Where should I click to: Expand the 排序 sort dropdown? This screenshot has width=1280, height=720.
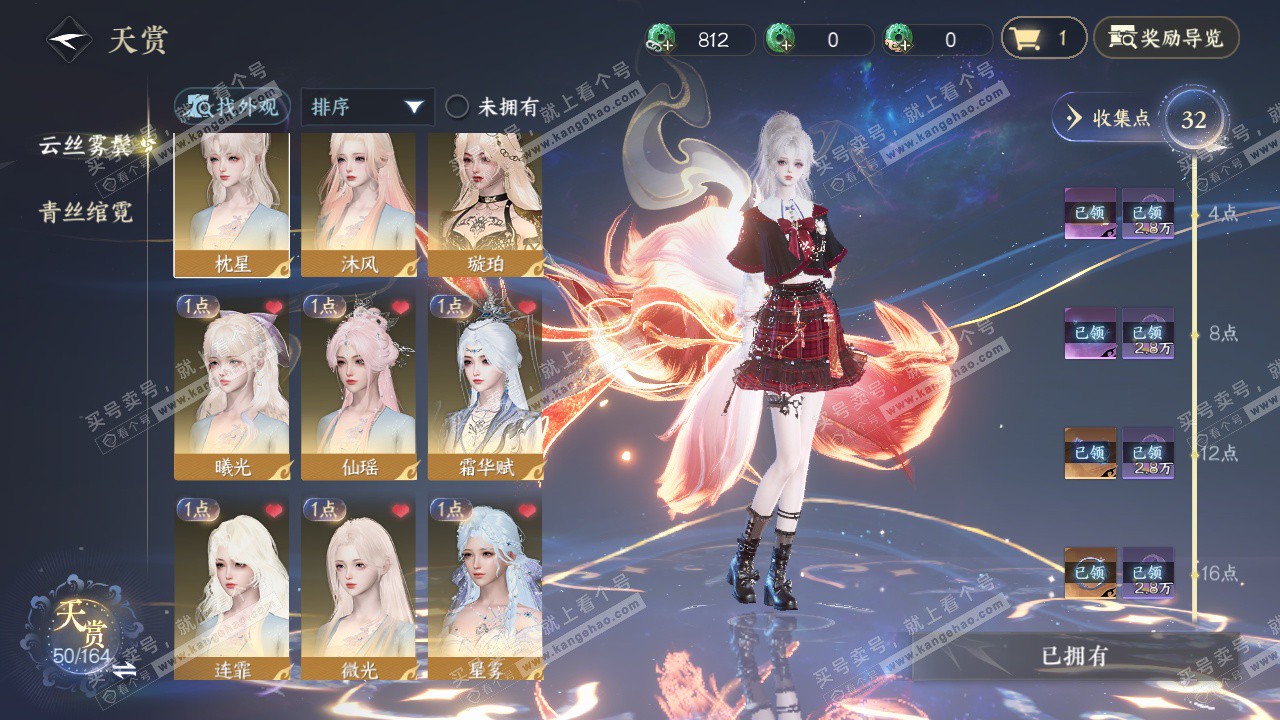coord(367,107)
